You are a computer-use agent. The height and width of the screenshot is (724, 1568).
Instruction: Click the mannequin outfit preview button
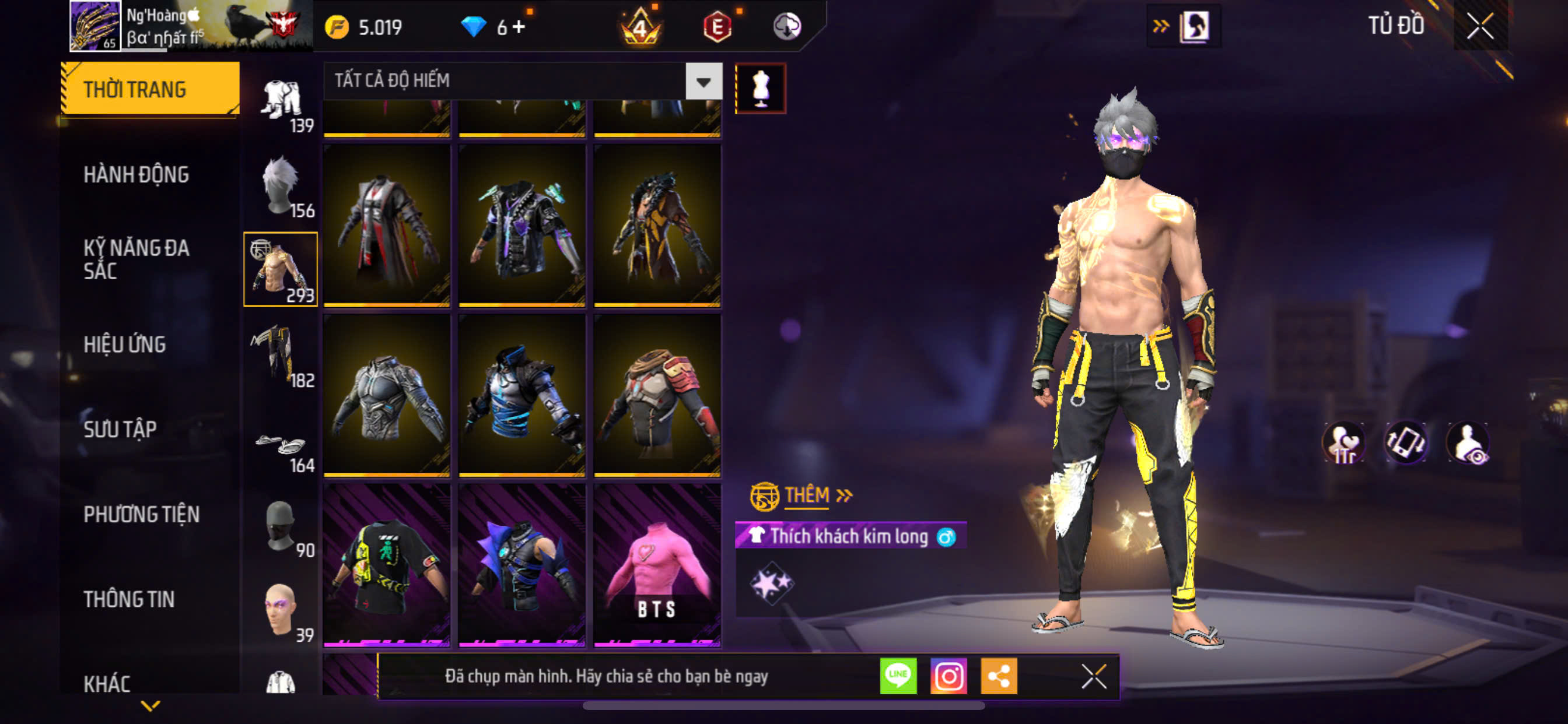point(760,89)
